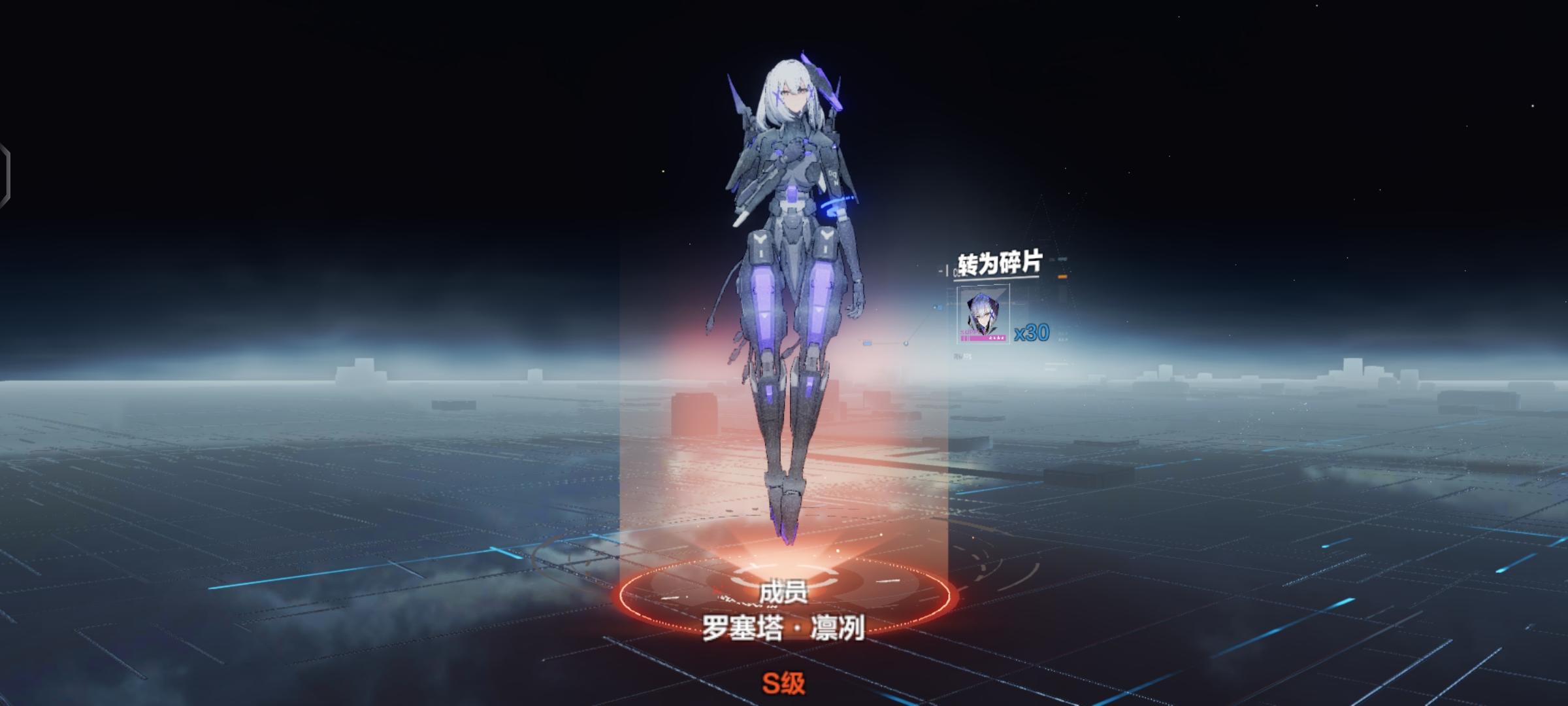Open the shard reward breakdown under x30
This screenshot has height=706, width=1568.
coord(1031,333)
